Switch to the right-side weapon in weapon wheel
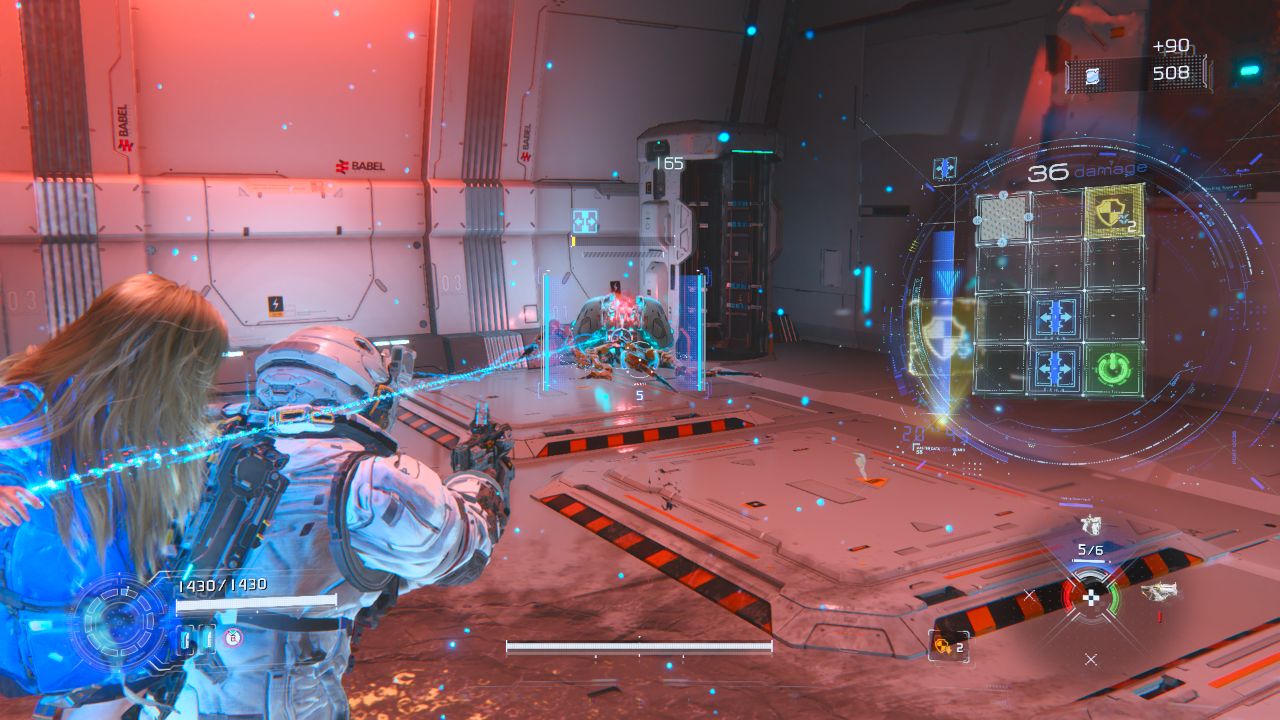1280x720 pixels. point(1159,591)
